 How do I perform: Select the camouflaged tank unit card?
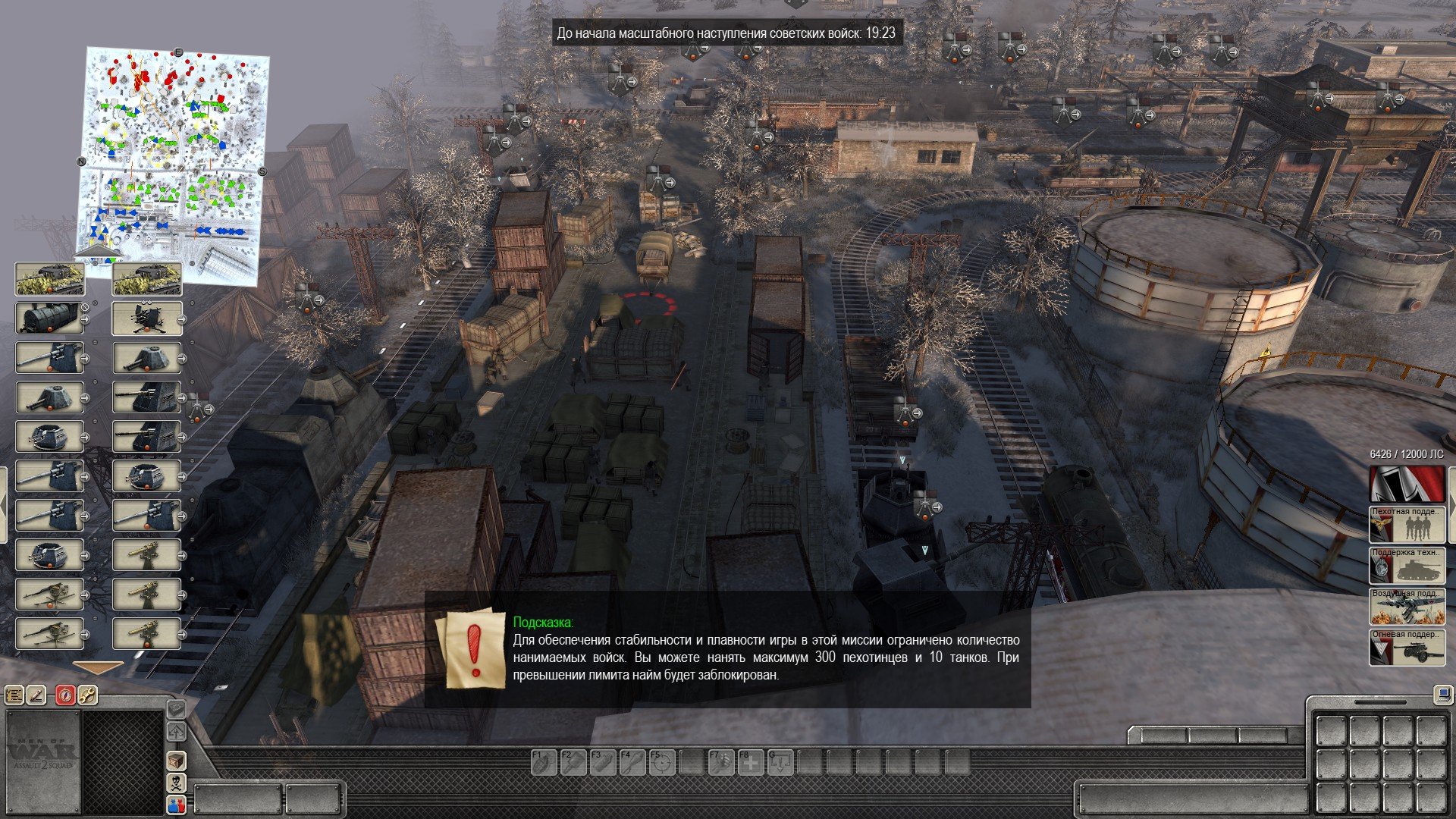[x=50, y=279]
